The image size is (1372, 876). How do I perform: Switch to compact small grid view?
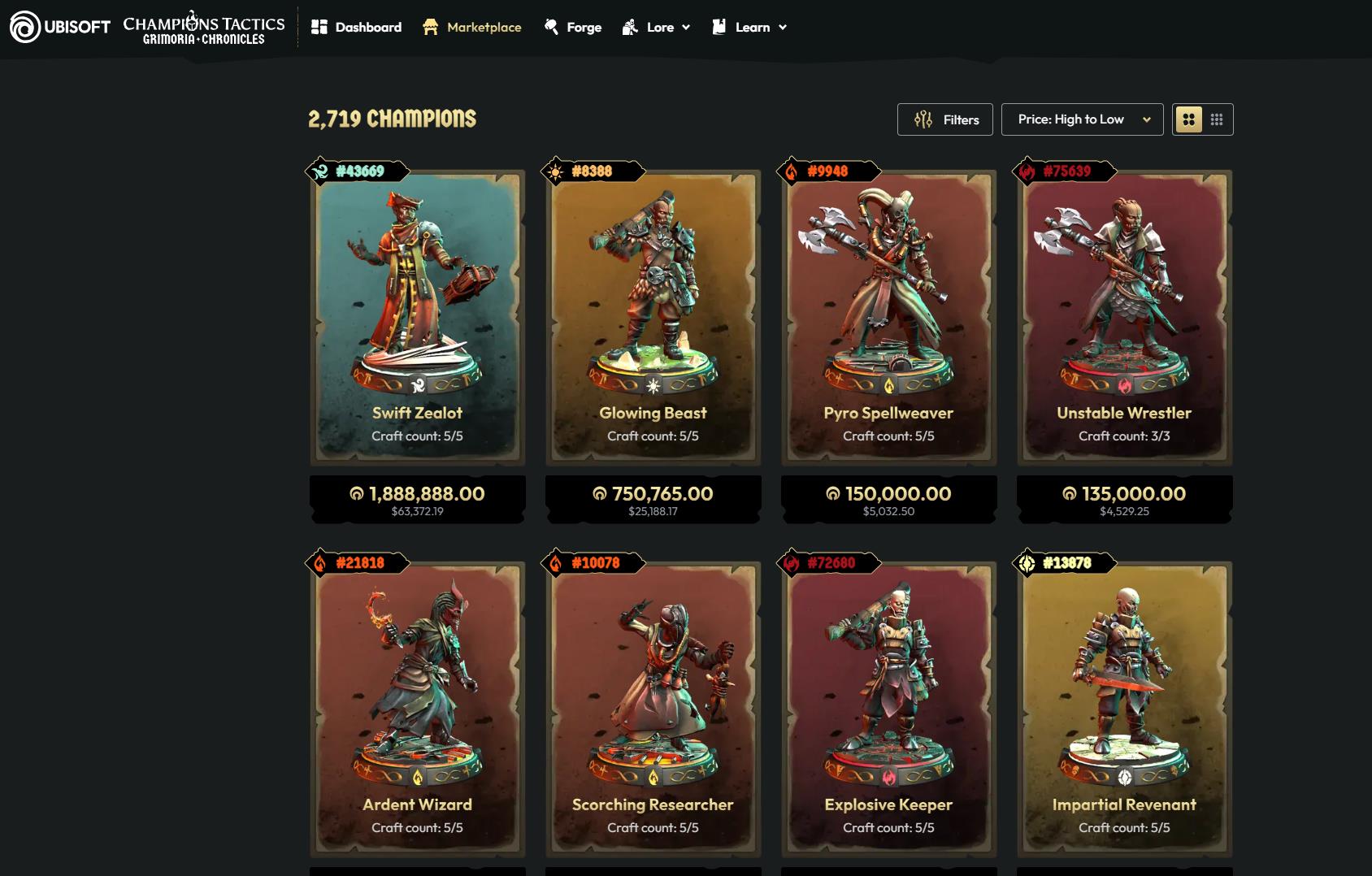coord(1217,119)
